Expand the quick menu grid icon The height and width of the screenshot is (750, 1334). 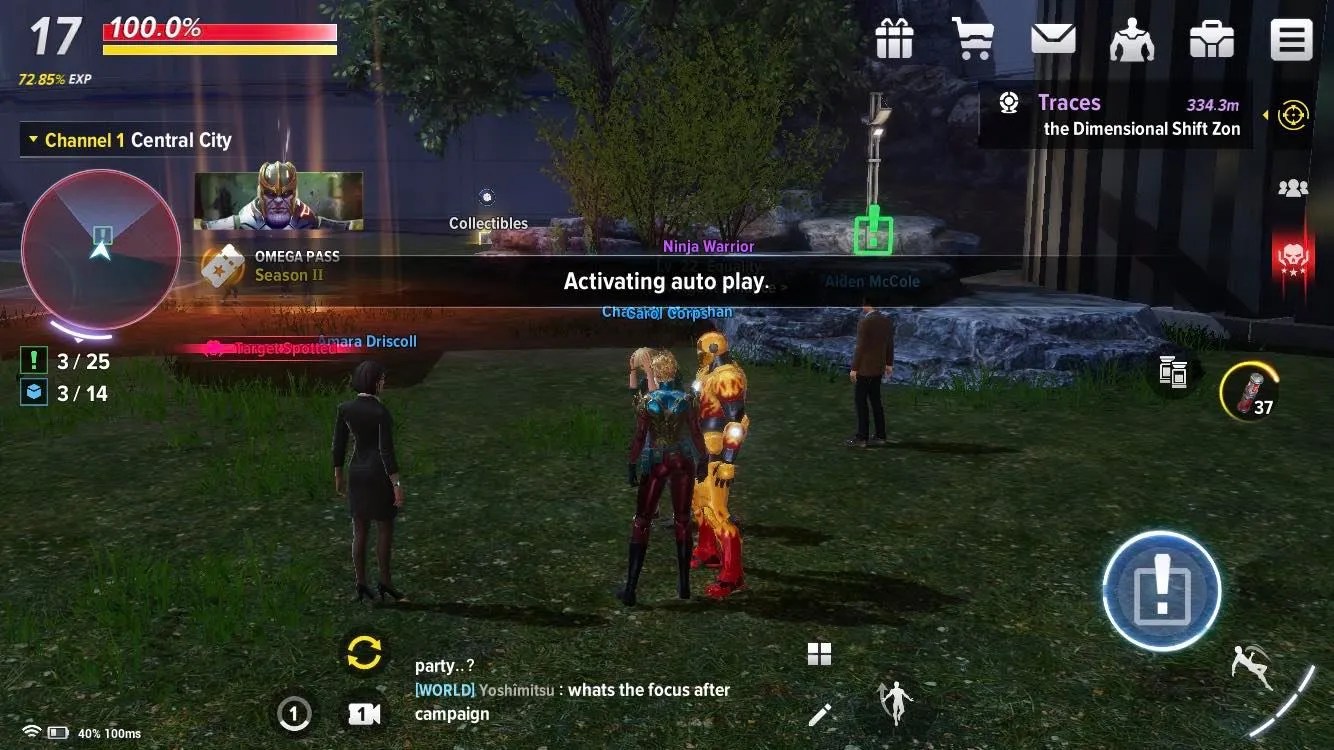819,652
